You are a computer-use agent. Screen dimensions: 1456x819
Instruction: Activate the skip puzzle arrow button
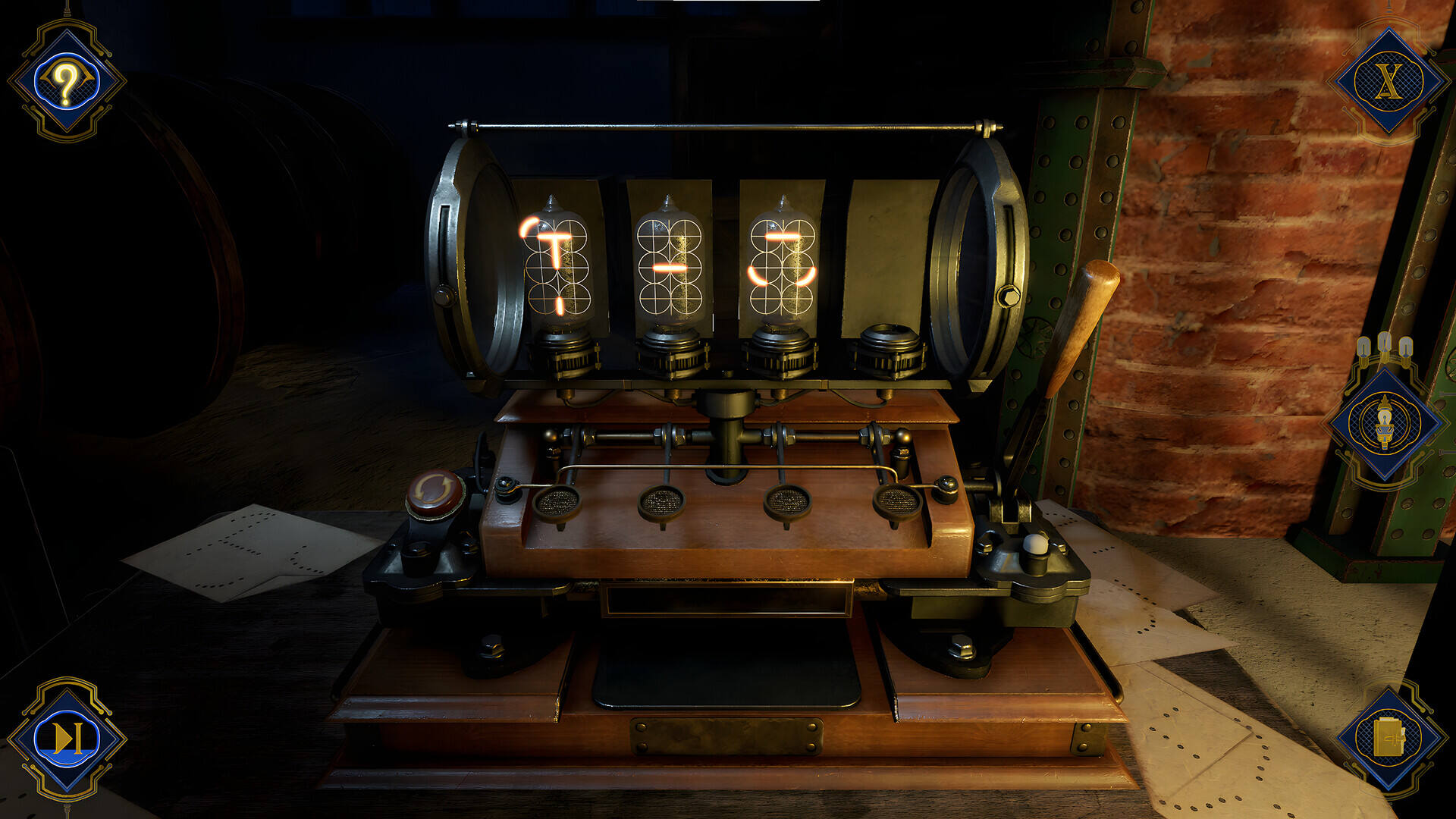67,738
